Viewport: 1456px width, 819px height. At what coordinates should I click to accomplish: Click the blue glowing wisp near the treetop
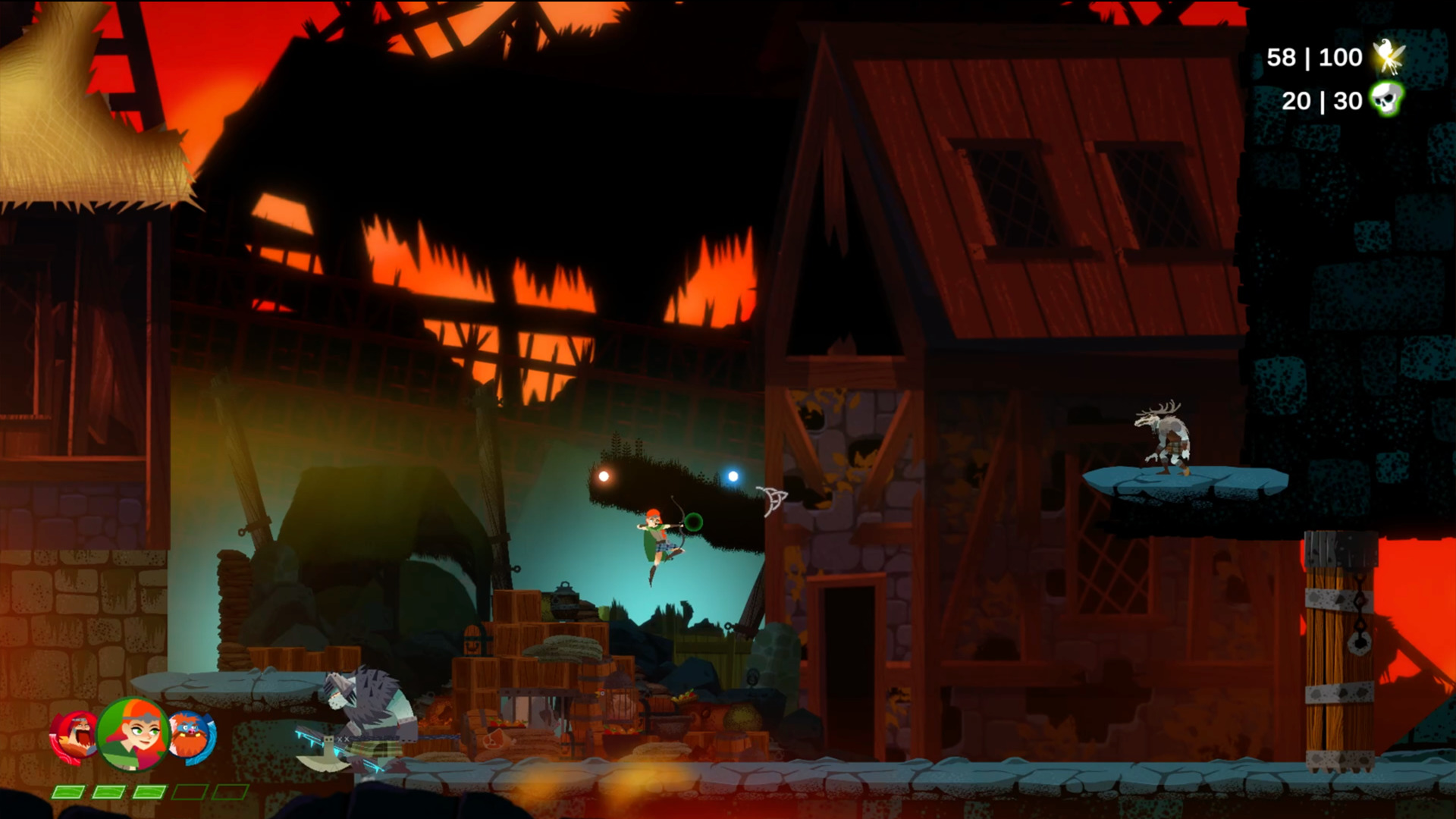[x=731, y=475]
